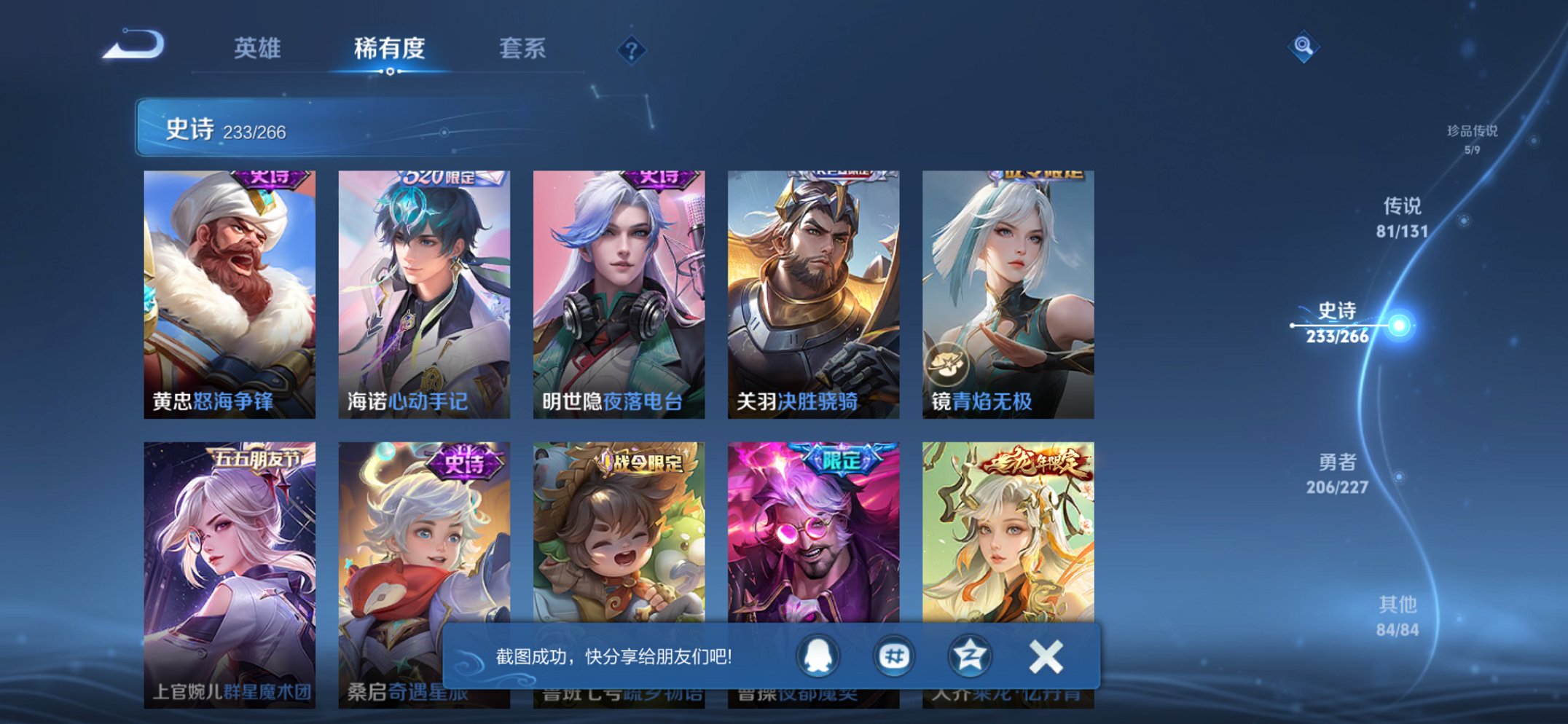Open the question mark help icon
The width and height of the screenshot is (1568, 724).
(632, 50)
